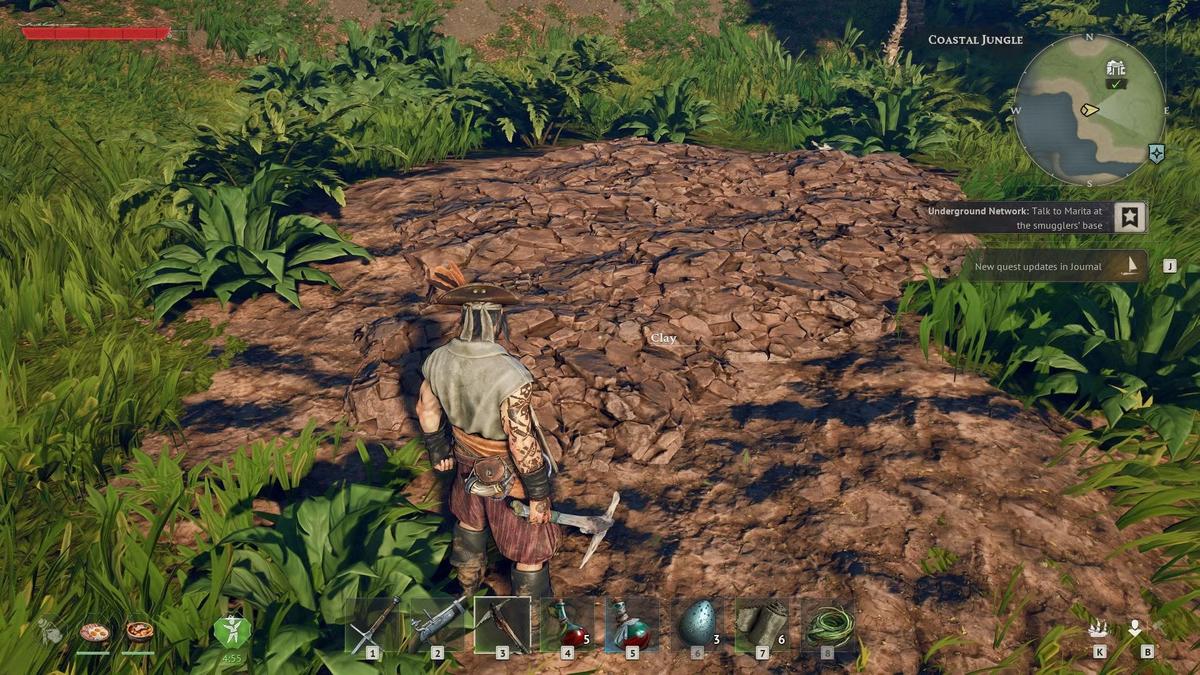This screenshot has height=675, width=1200.
Task: Click the stew bowl food buff icon
Action: click(139, 632)
